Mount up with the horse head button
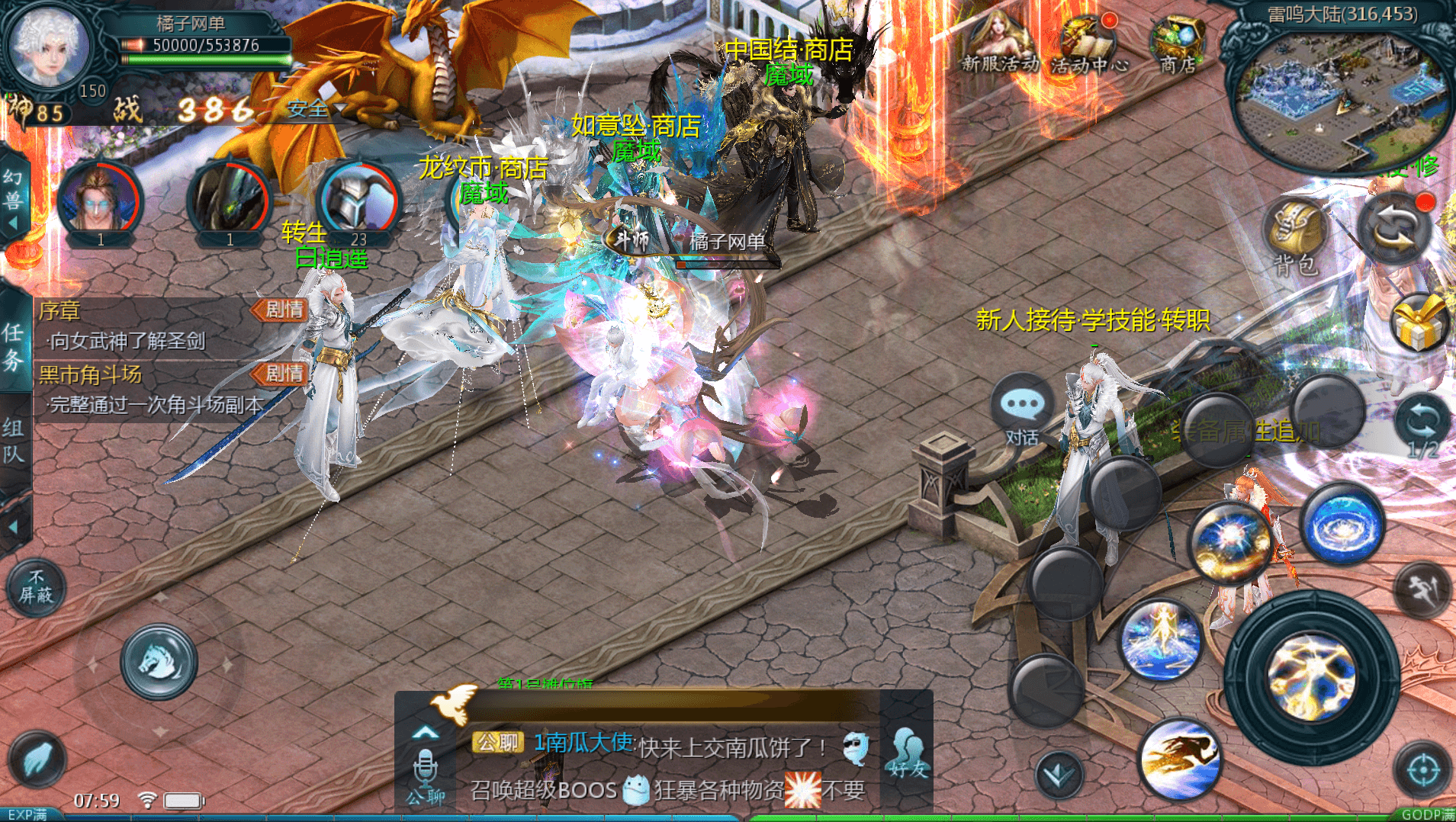This screenshot has width=1456, height=822. [159, 662]
